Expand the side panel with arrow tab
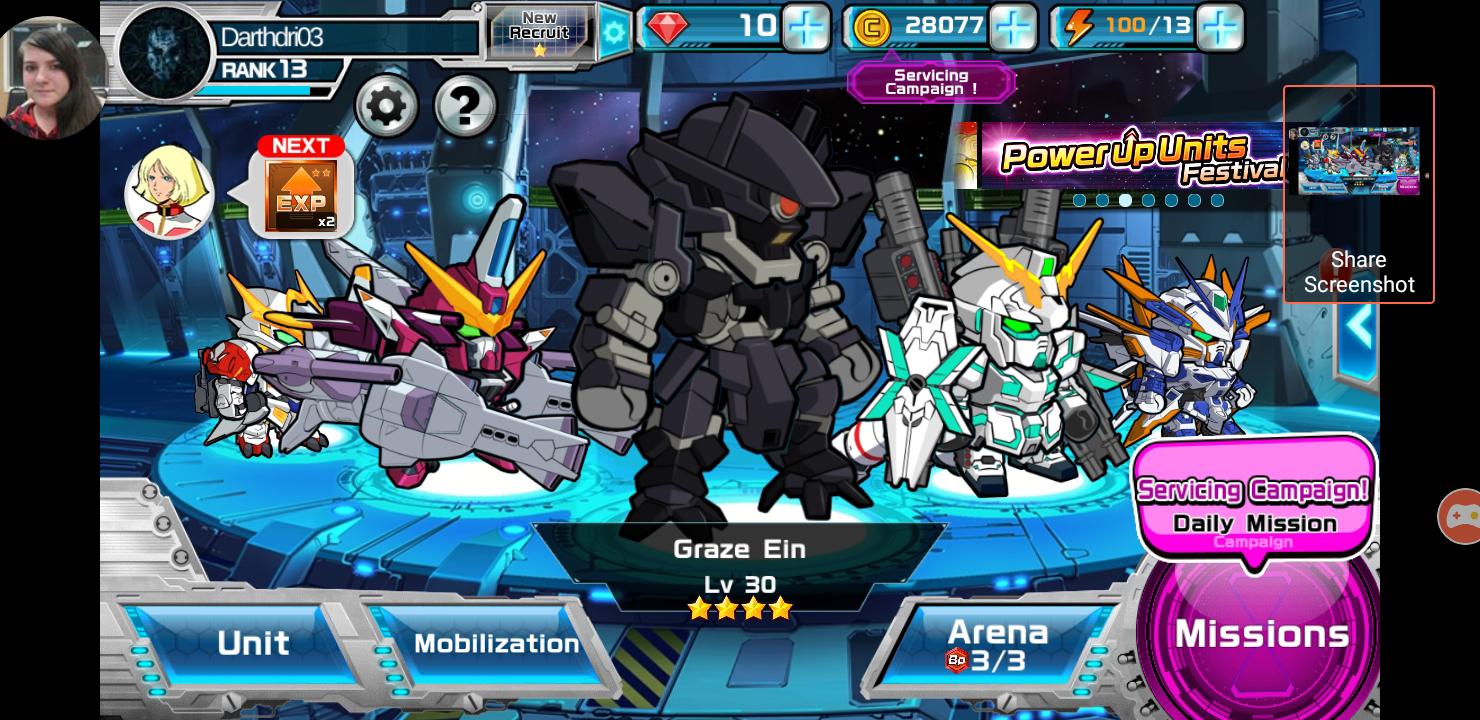Viewport: 1480px width, 720px height. pos(1358,325)
